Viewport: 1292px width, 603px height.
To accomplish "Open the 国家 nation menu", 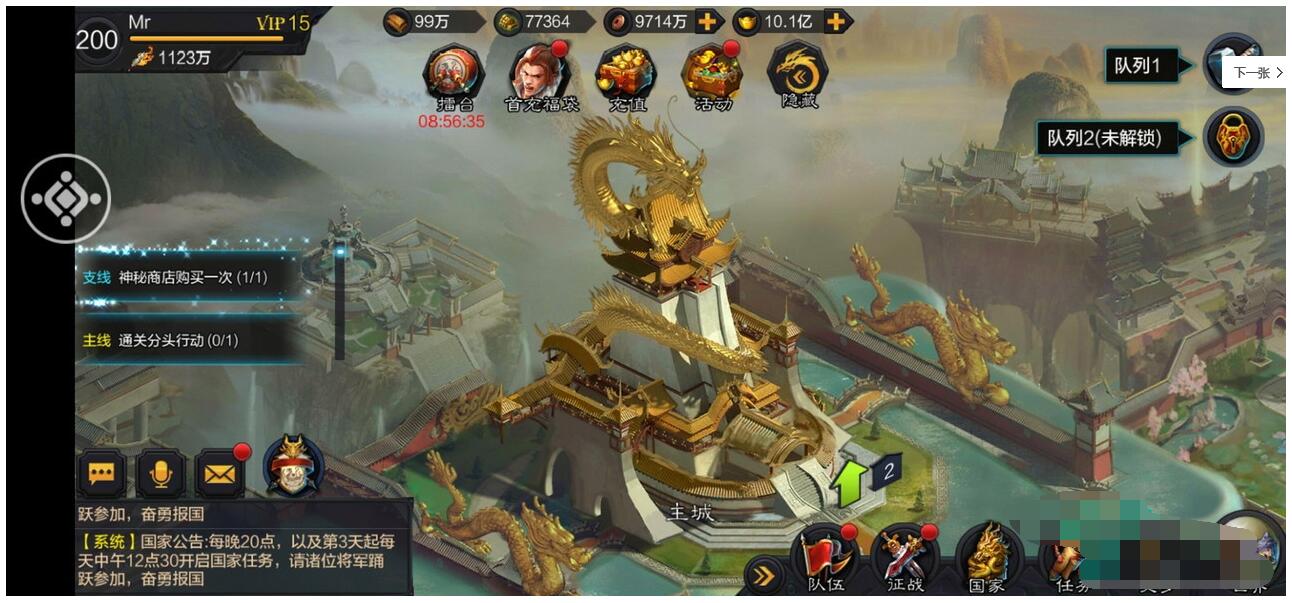I will tap(987, 560).
